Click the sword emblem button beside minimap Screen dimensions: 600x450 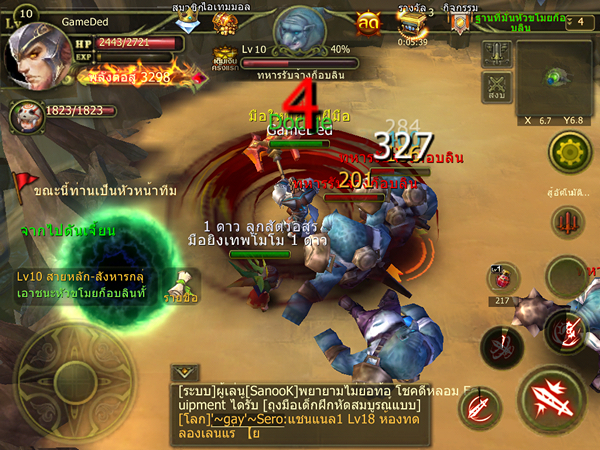coord(496,54)
